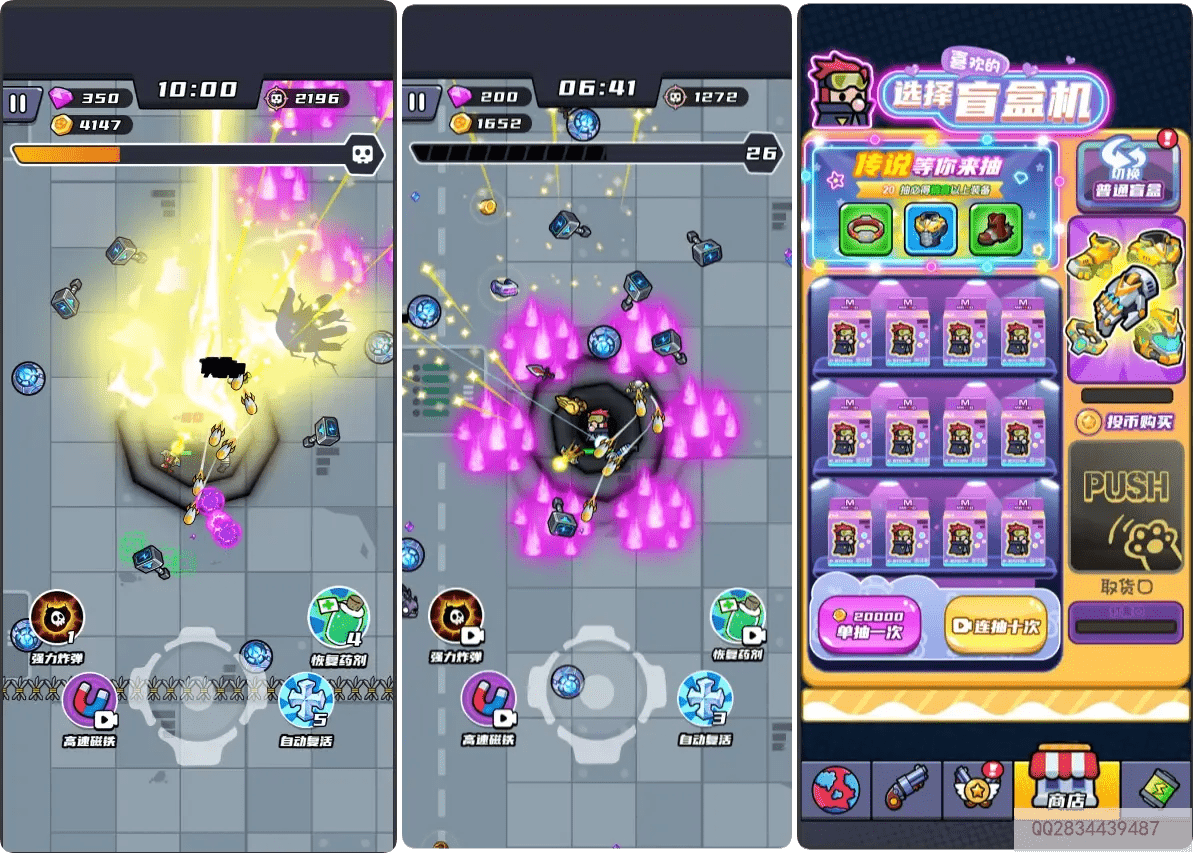Pause the match showing the 10:00 timer
This screenshot has height=853, width=1193.
(18, 103)
